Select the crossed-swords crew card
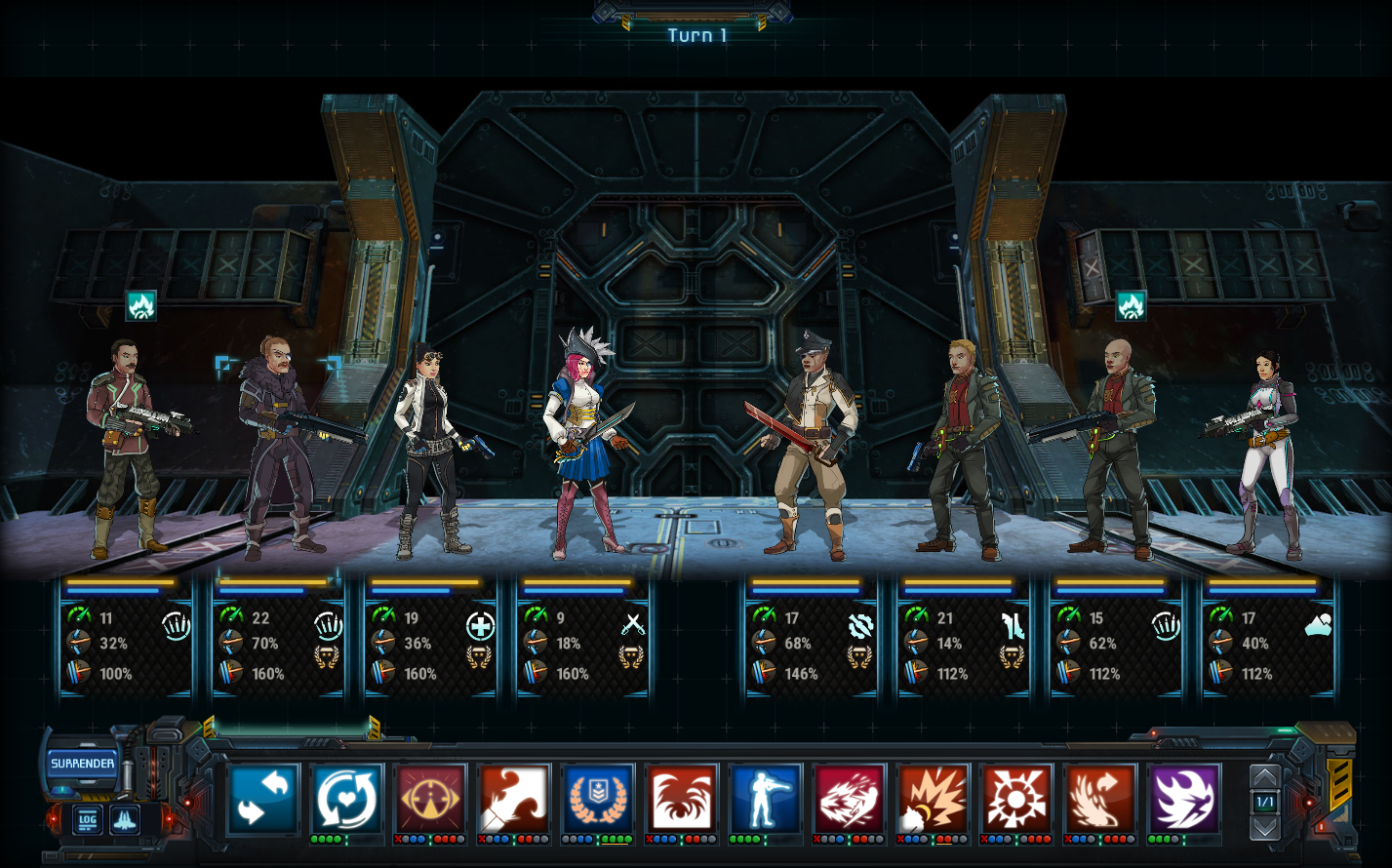This screenshot has width=1392, height=868. (x=582, y=639)
